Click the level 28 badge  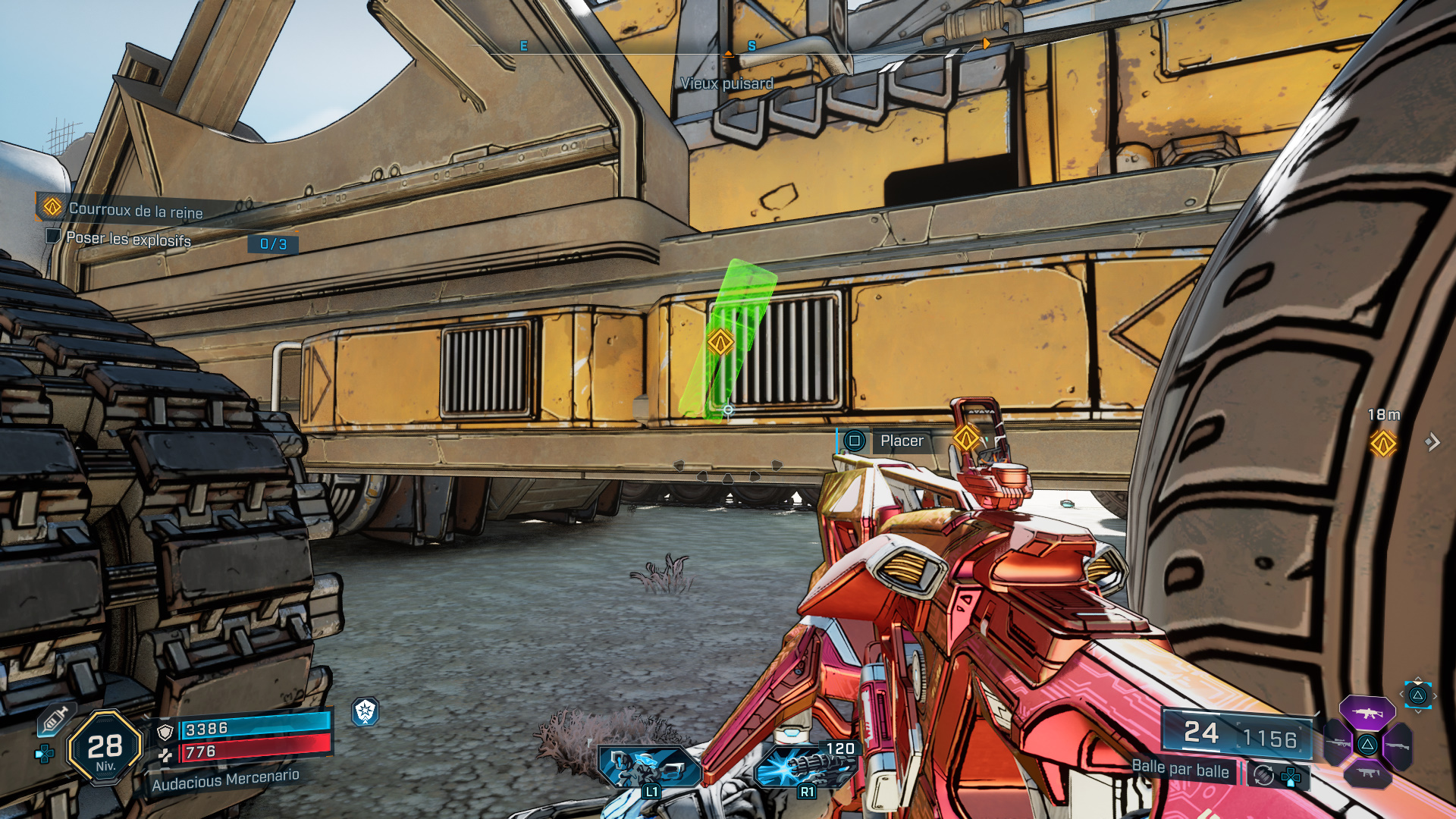[x=105, y=748]
